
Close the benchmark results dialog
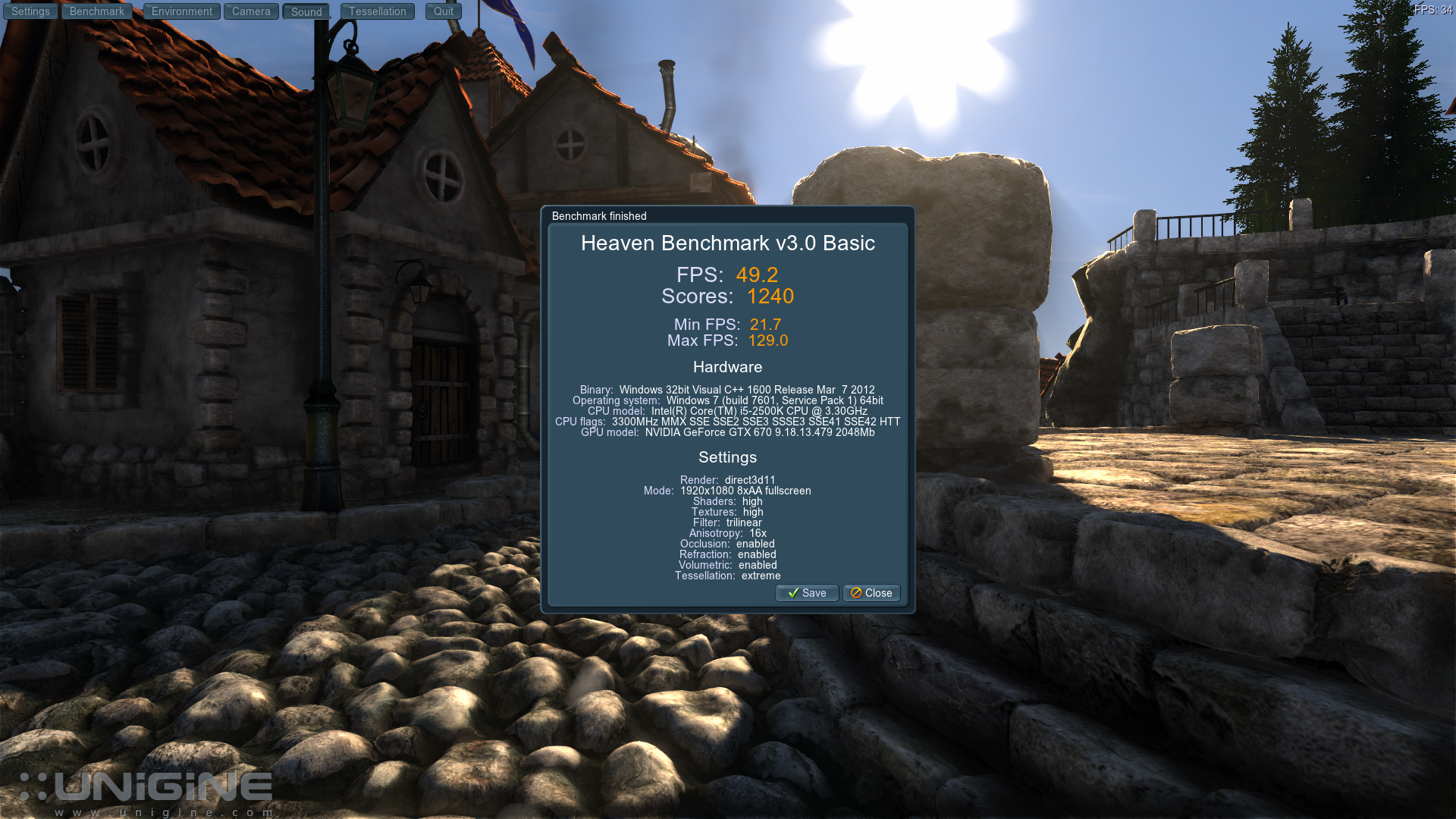coord(871,593)
